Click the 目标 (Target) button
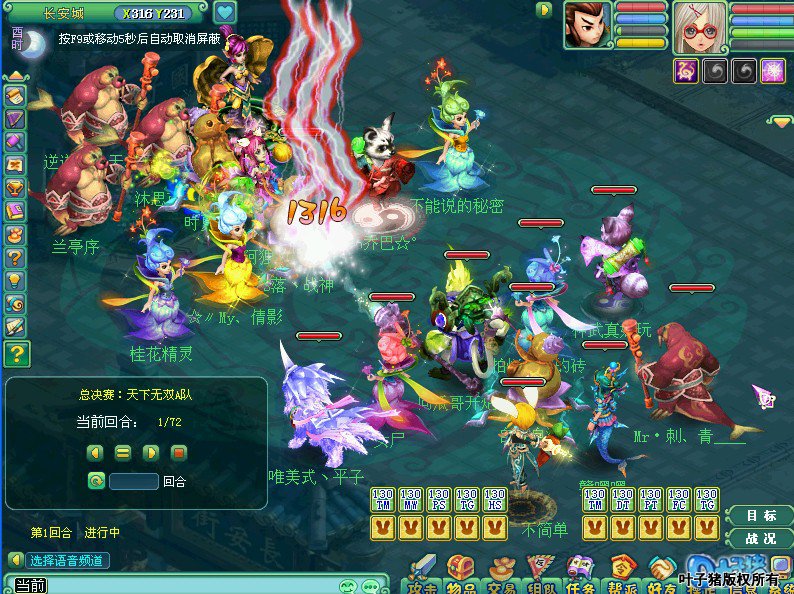The width and height of the screenshot is (794, 594). (x=762, y=516)
